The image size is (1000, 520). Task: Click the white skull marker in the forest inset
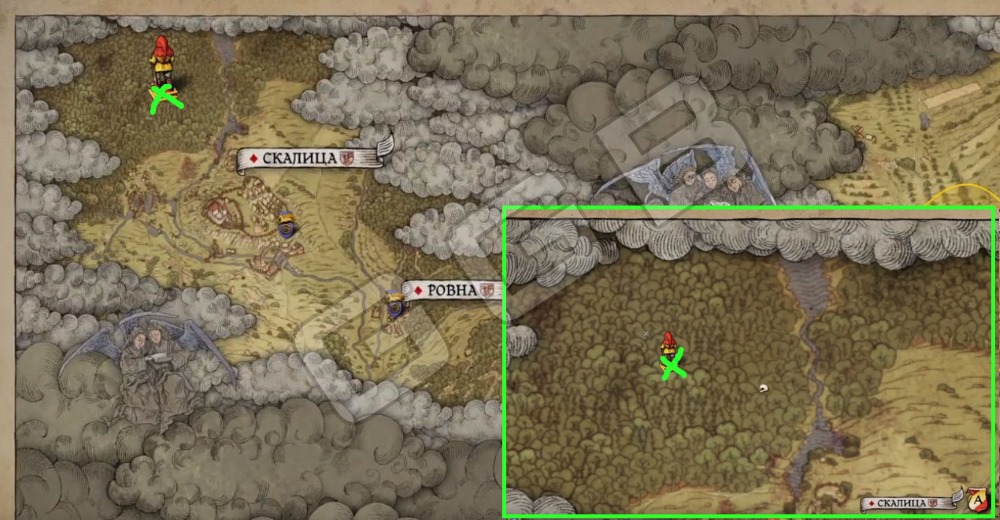point(765,389)
